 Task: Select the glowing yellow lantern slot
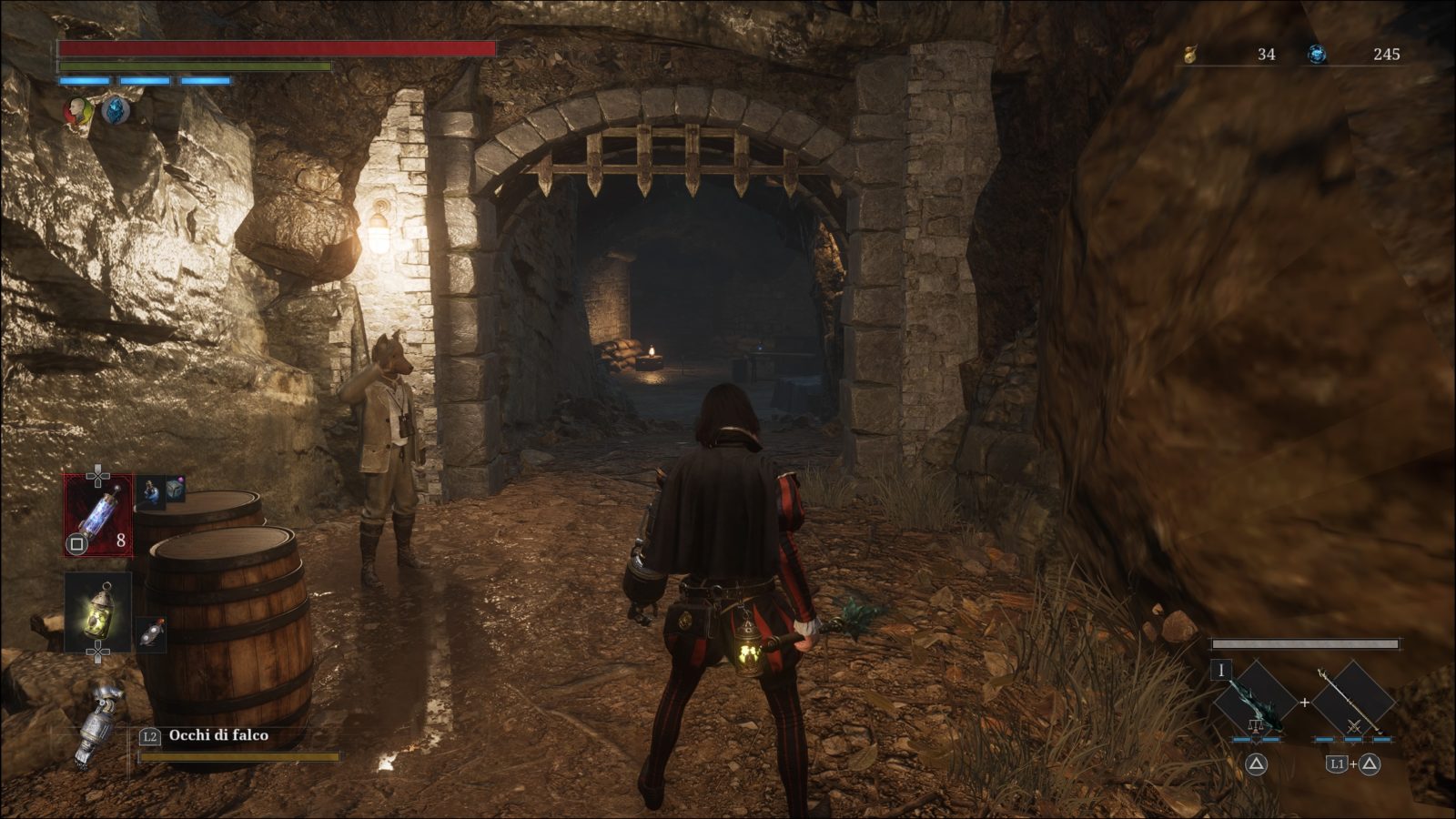[x=97, y=611]
